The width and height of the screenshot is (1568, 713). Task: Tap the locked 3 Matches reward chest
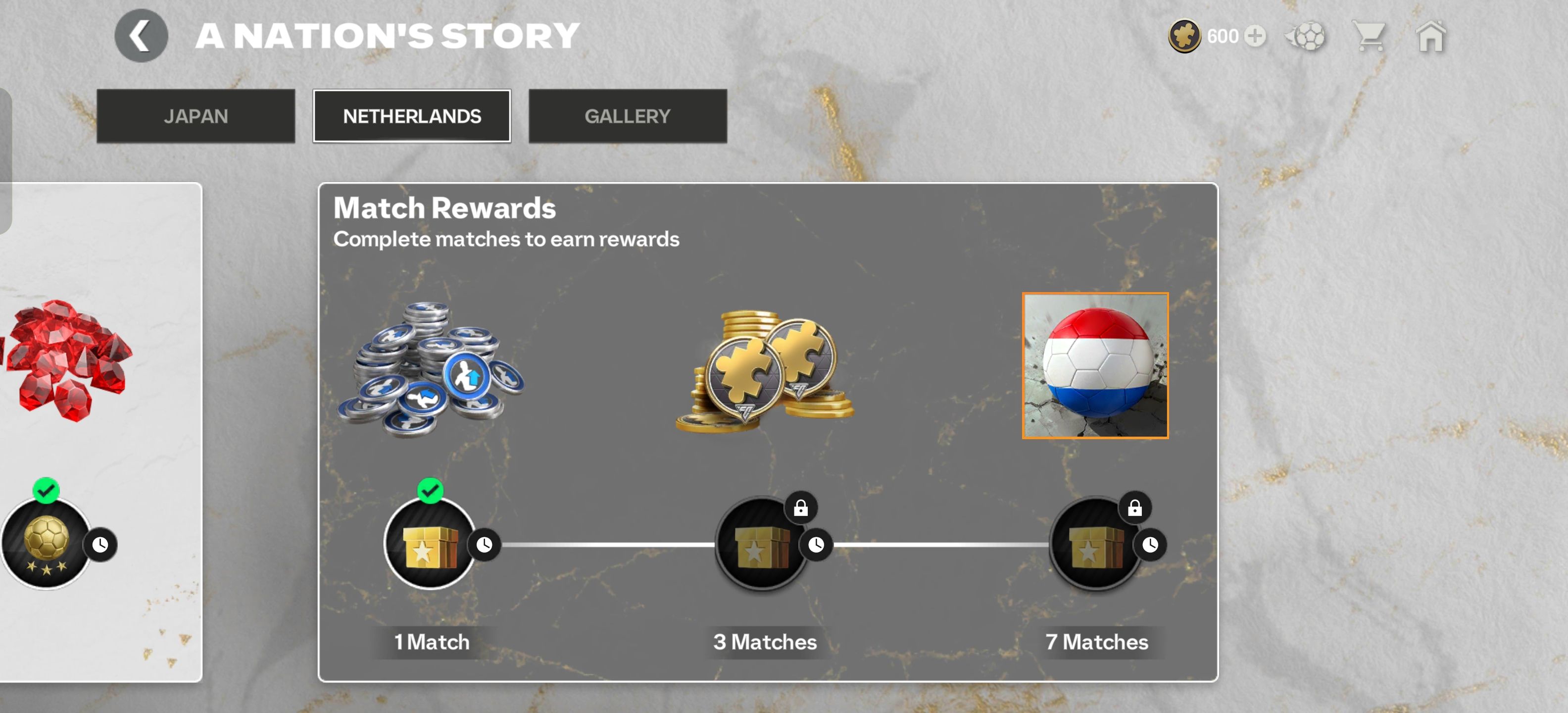[761, 544]
